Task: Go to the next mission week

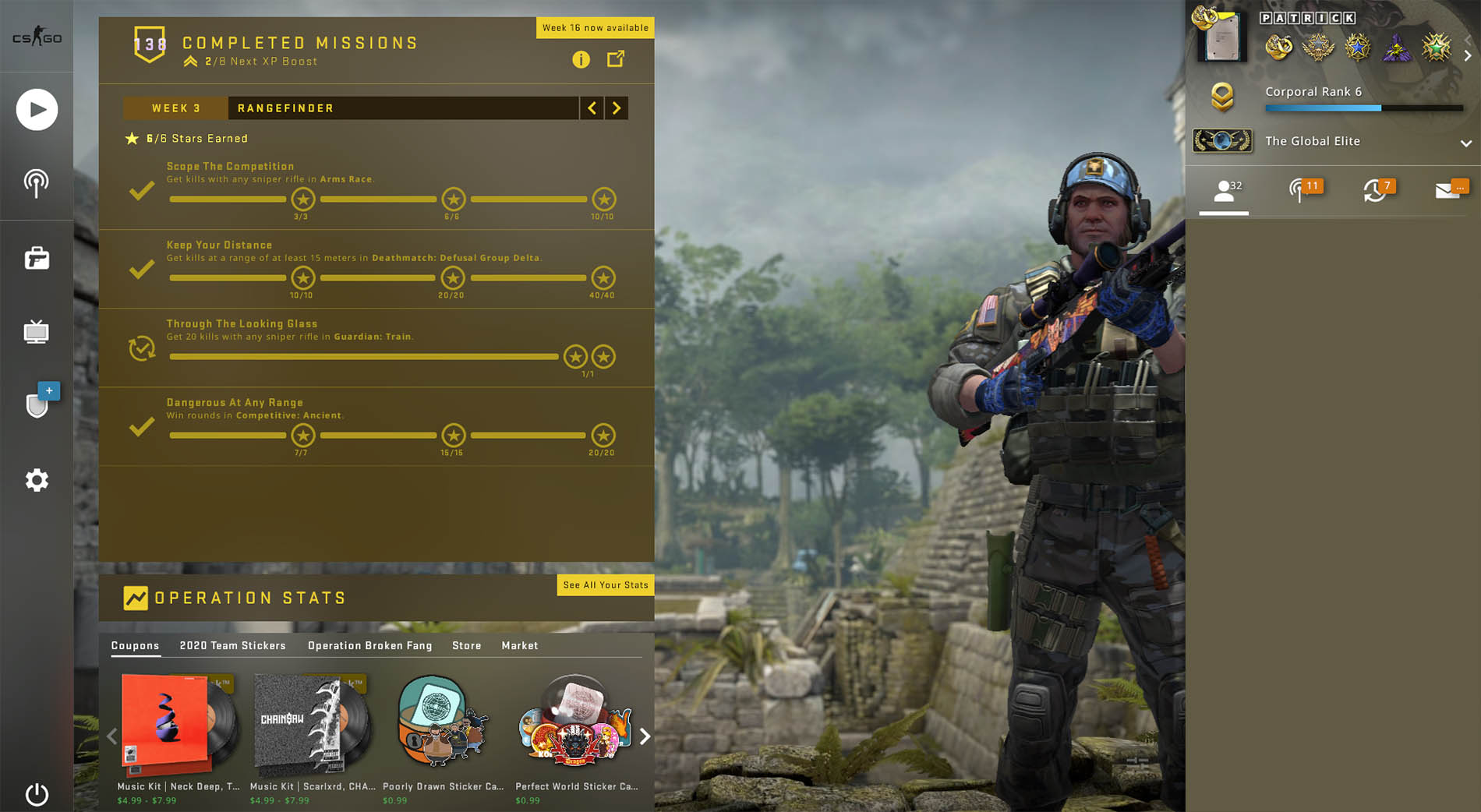Action: pos(617,108)
